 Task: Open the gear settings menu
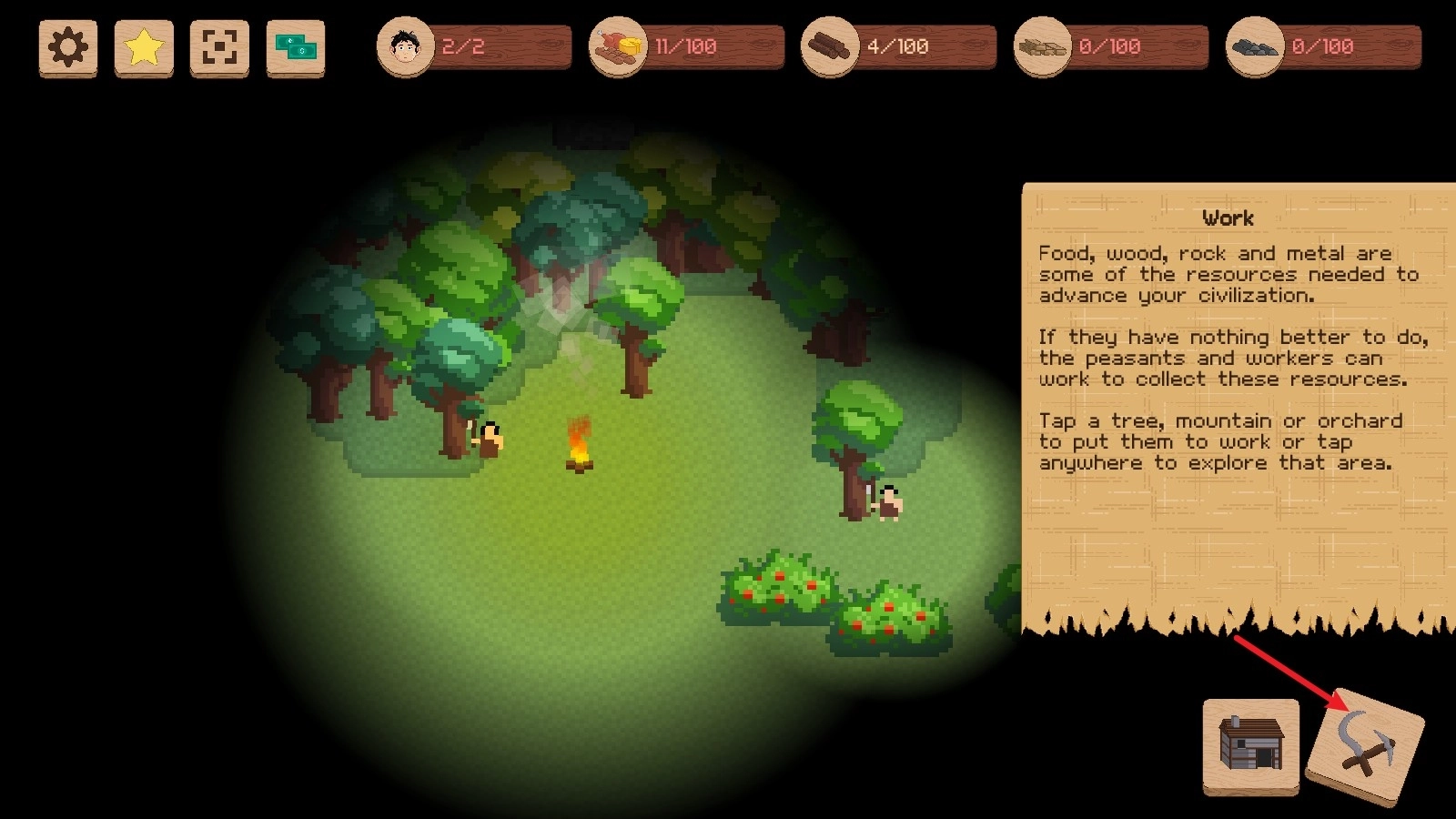pos(68,47)
